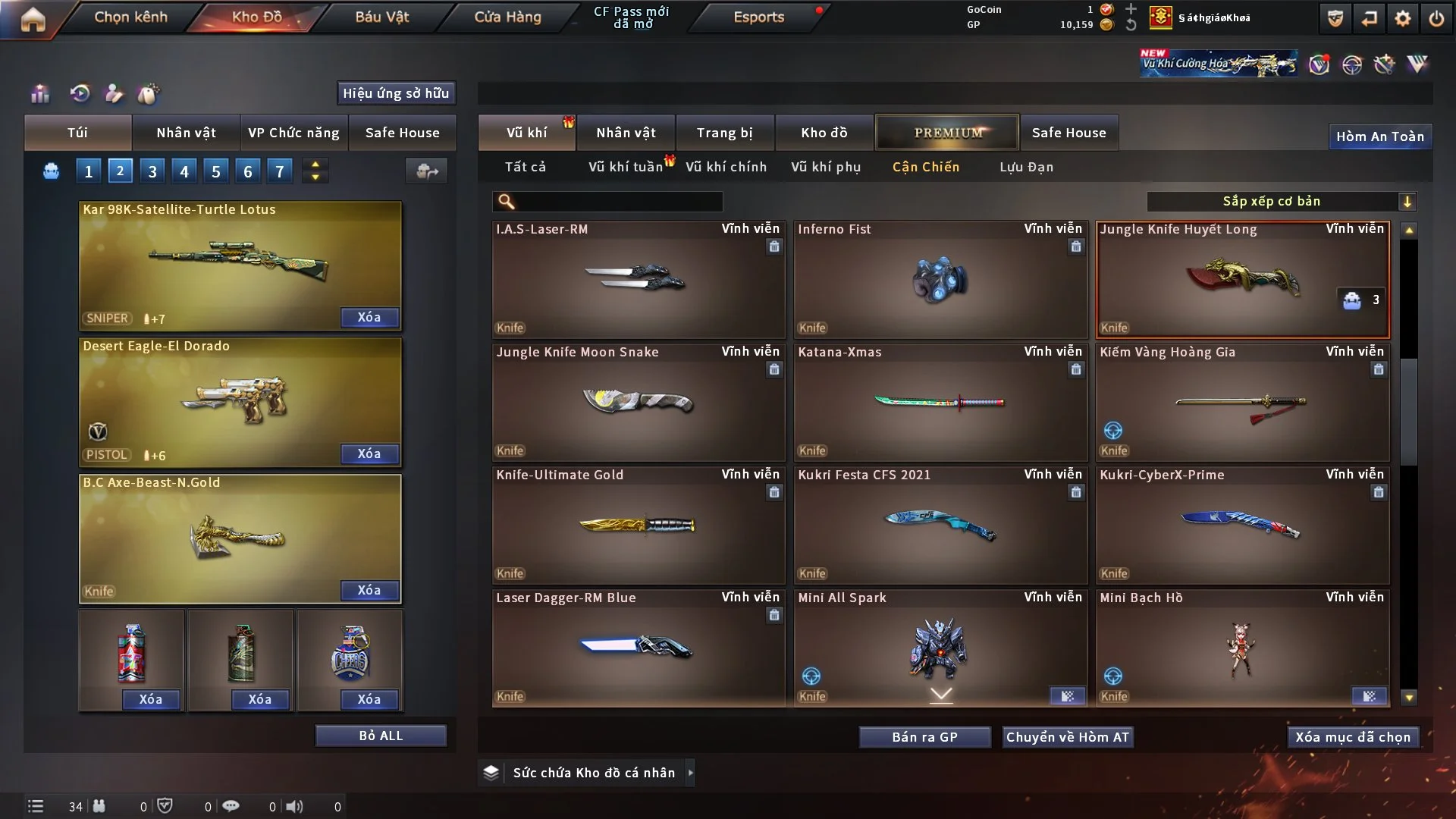
Task: Open the Sắp xếp cơ bản sort dropdown
Action: pos(1281,202)
